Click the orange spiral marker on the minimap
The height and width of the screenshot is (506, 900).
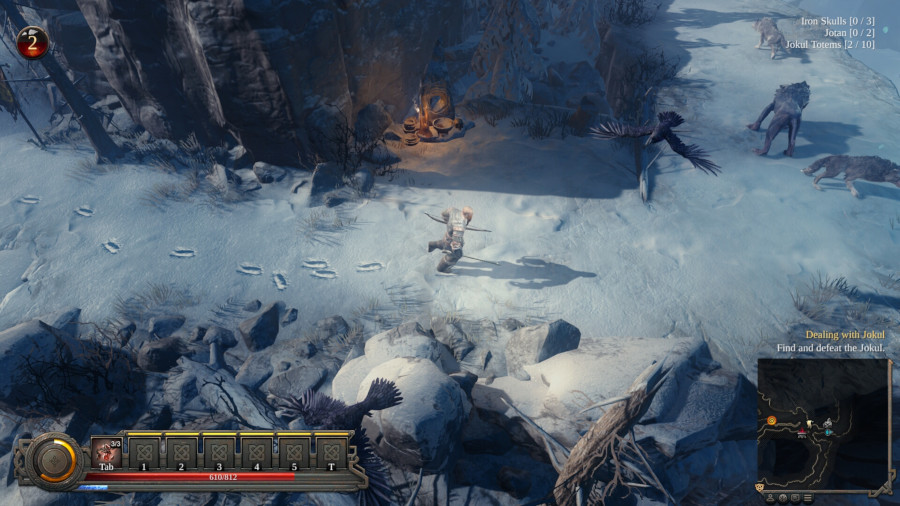coord(772,421)
